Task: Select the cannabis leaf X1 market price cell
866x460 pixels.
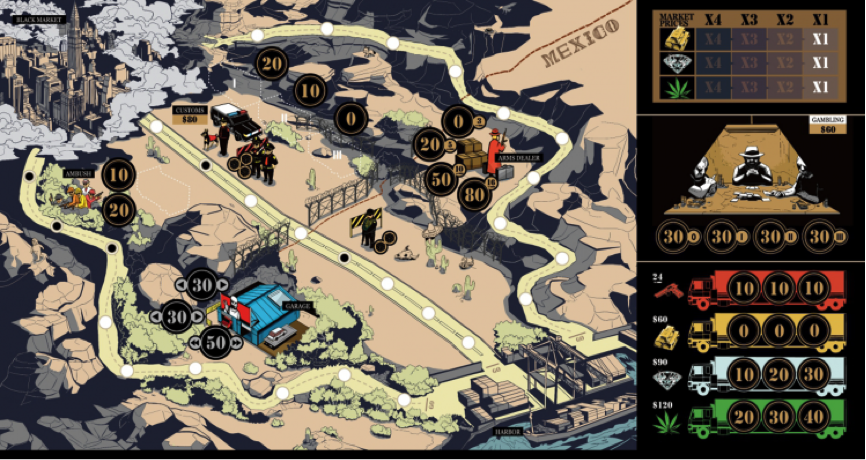Action: (821, 87)
